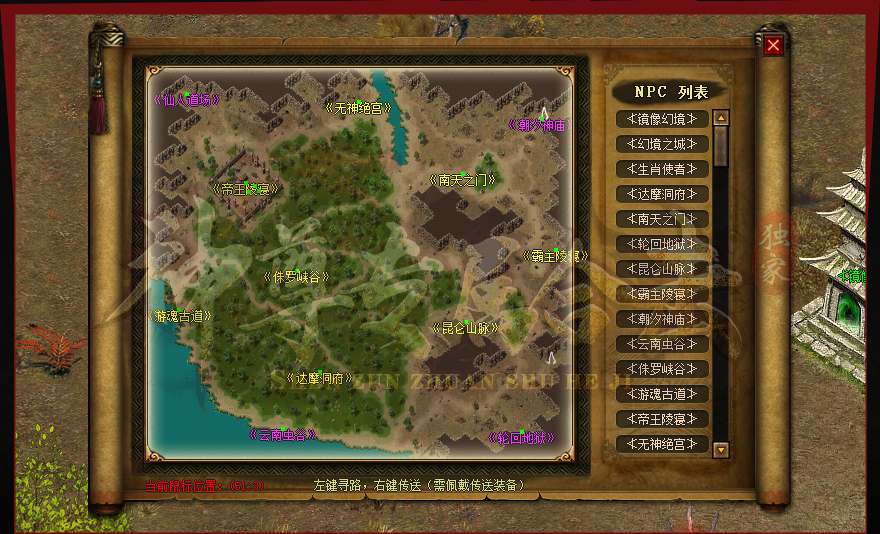Viewport: 880px width, 534px height.
Task: Pathfind to the 潮汐神庙 label on the map
Action: [538, 126]
